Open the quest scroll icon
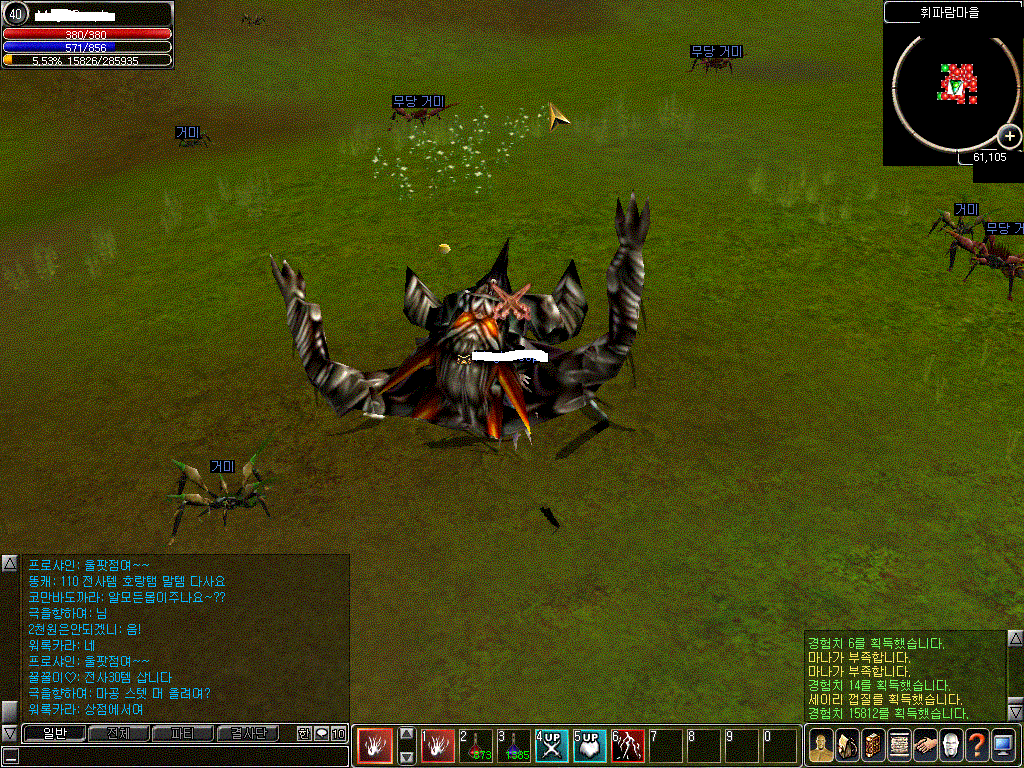This screenshot has width=1024, height=768. pos(899,745)
